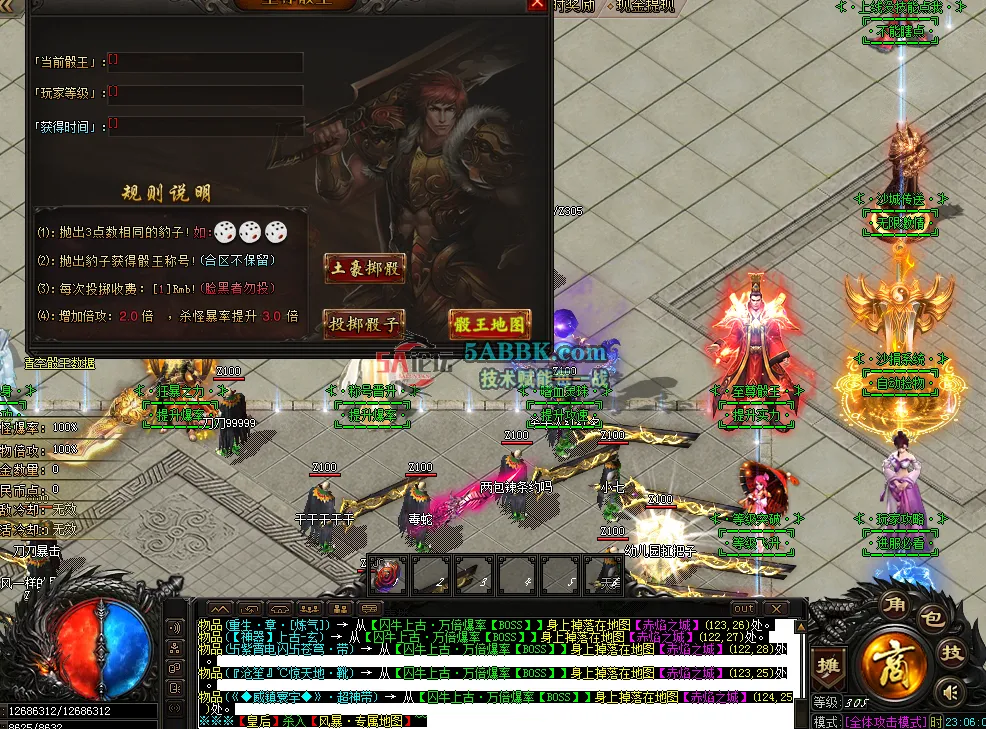Image resolution: width=986 pixels, height=729 pixels.
Task: Click the chat window 'out' button
Action: point(743,608)
